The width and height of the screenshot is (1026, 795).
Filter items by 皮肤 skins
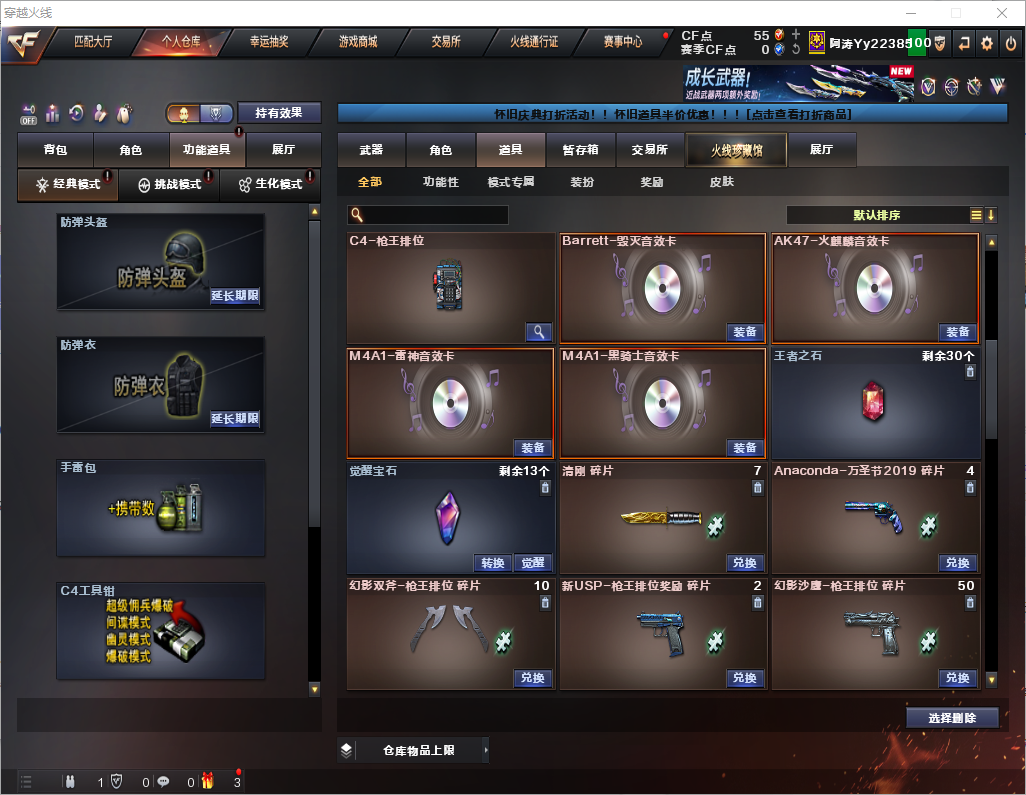point(721,182)
